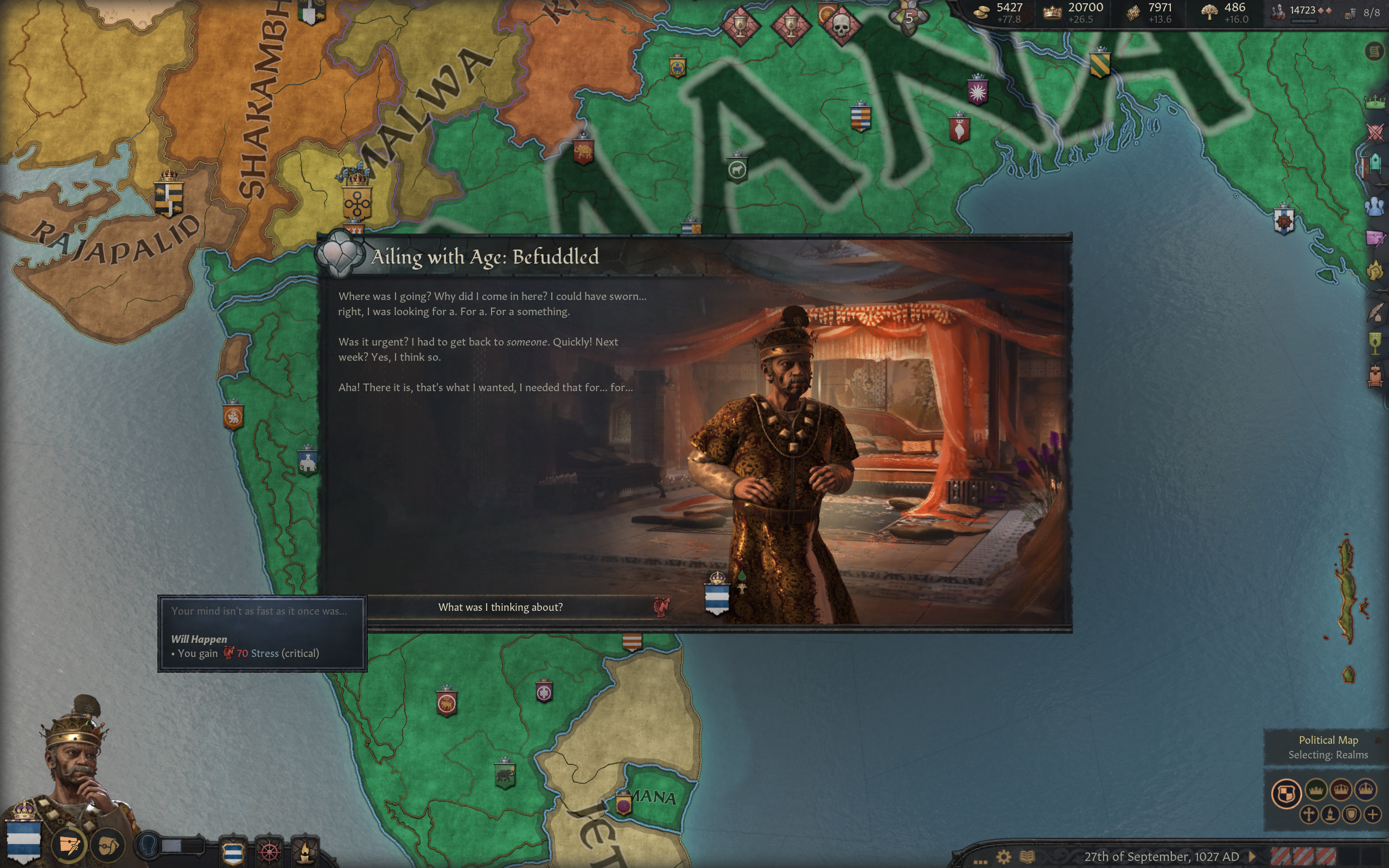Unpause the game with the play arrow
The height and width of the screenshot is (868, 1389).
click(1252, 857)
